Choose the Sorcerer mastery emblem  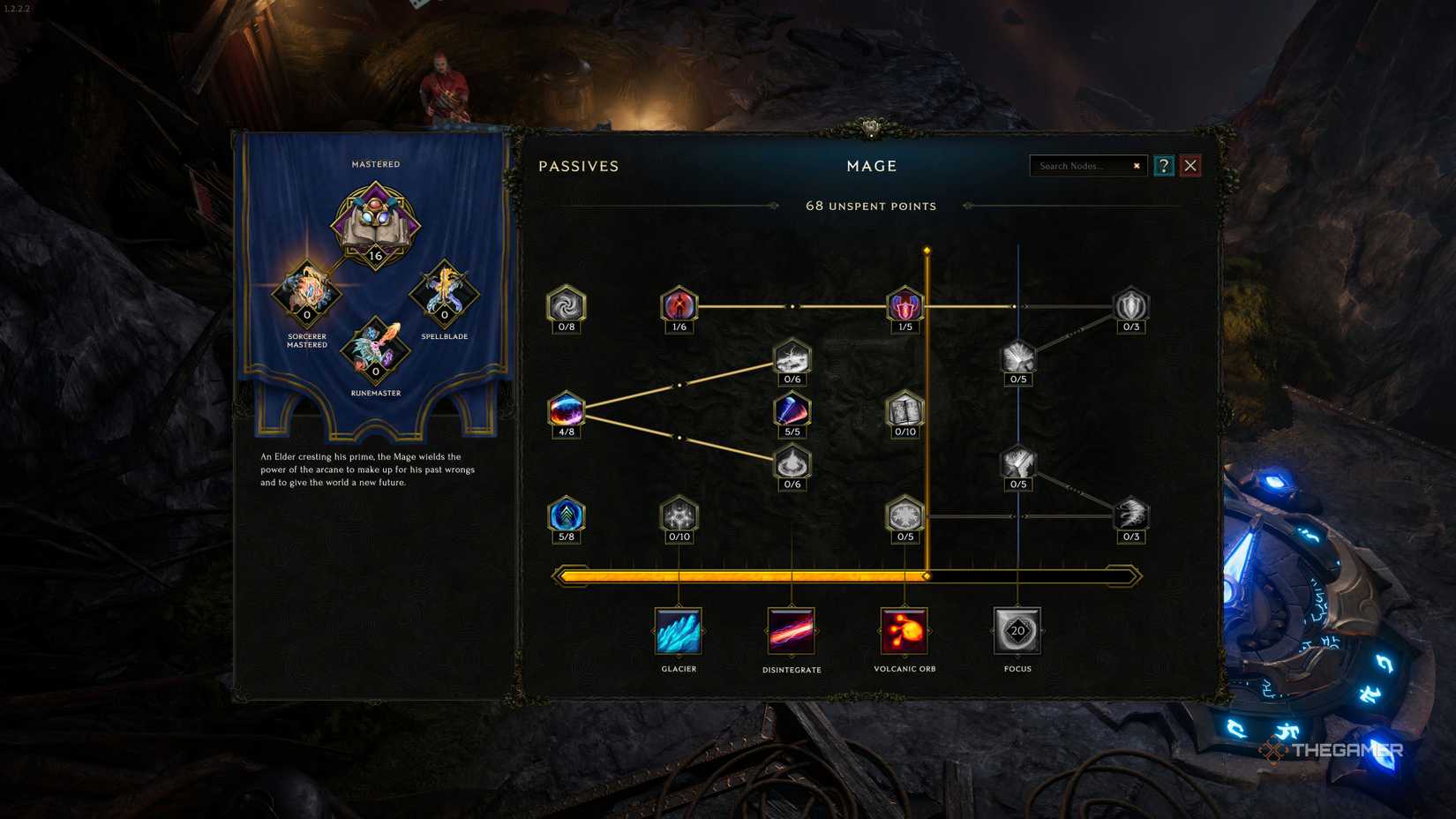[307, 291]
